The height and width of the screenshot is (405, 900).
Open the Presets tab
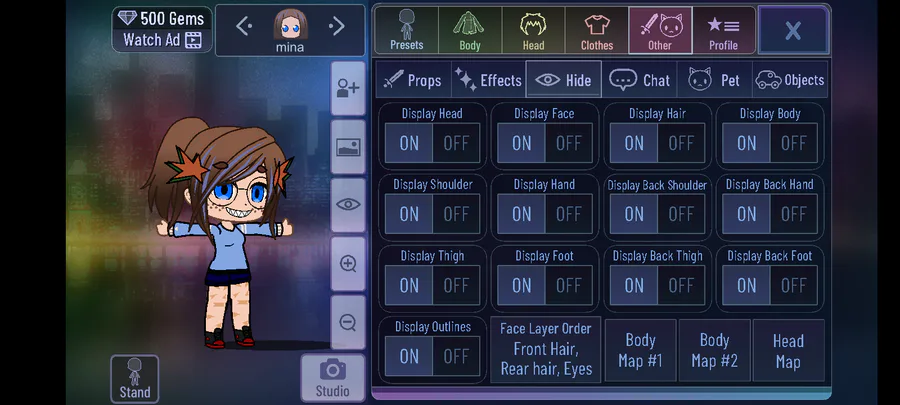coord(406,30)
